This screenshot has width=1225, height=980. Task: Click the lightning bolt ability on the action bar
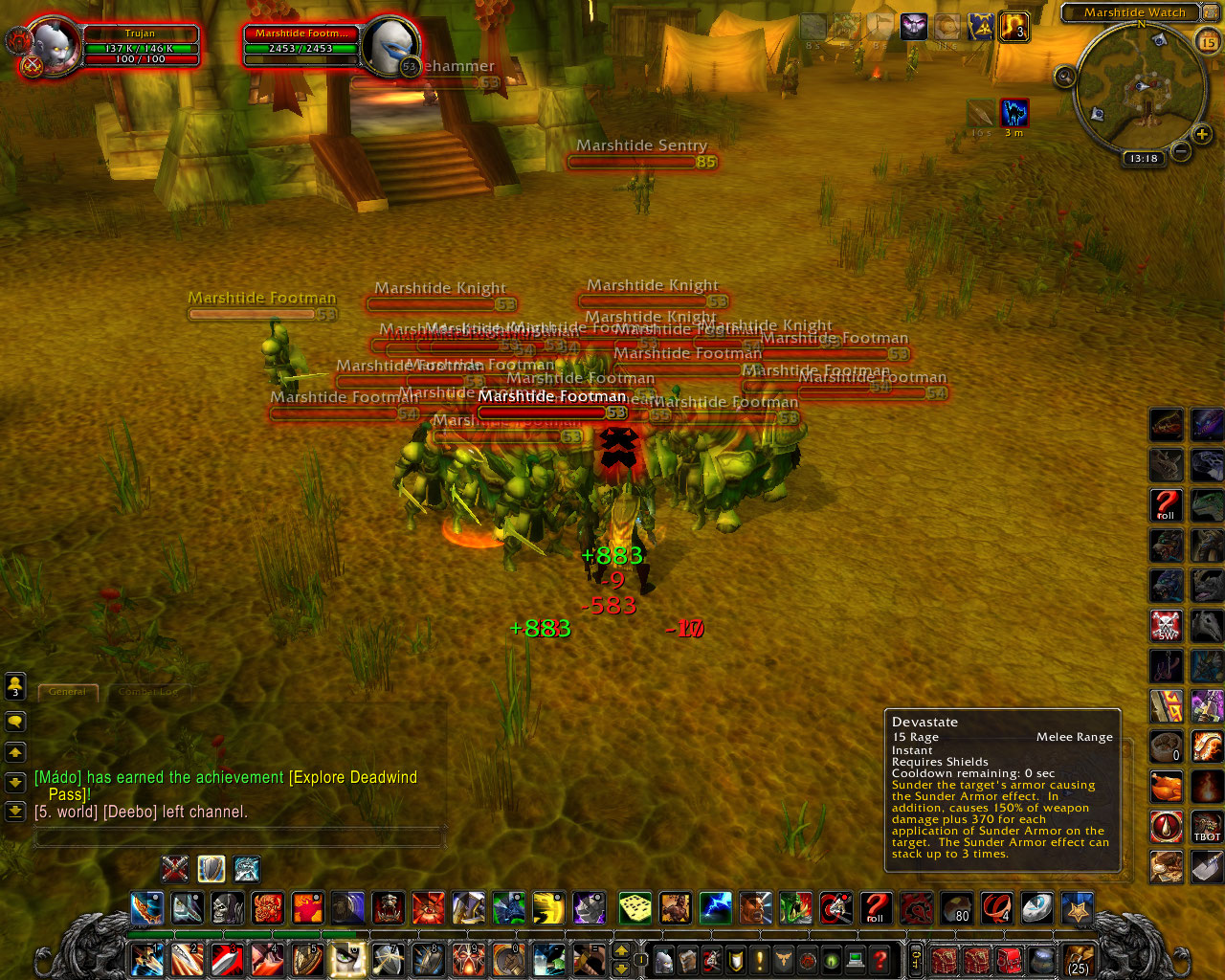[x=714, y=908]
